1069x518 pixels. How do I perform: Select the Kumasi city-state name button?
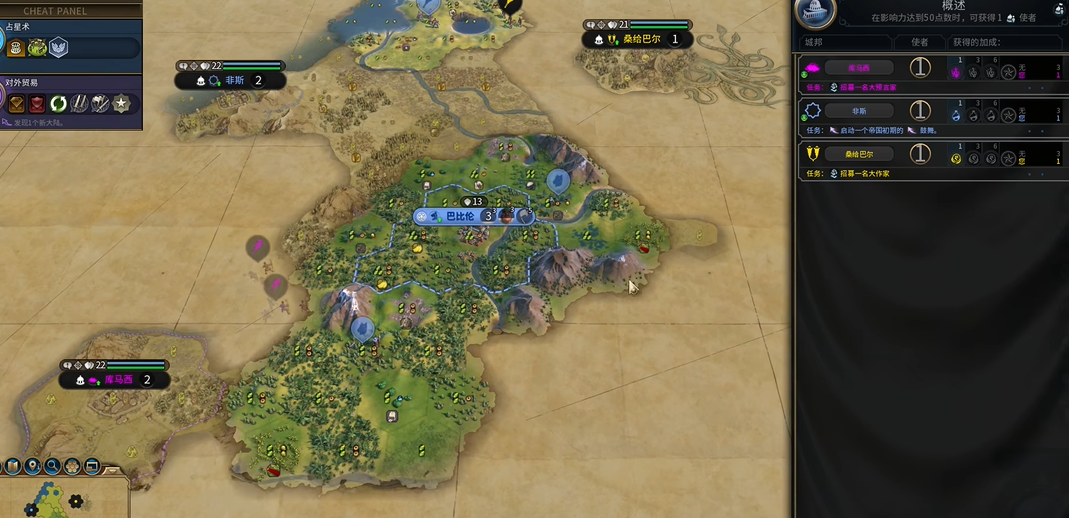tap(858, 68)
